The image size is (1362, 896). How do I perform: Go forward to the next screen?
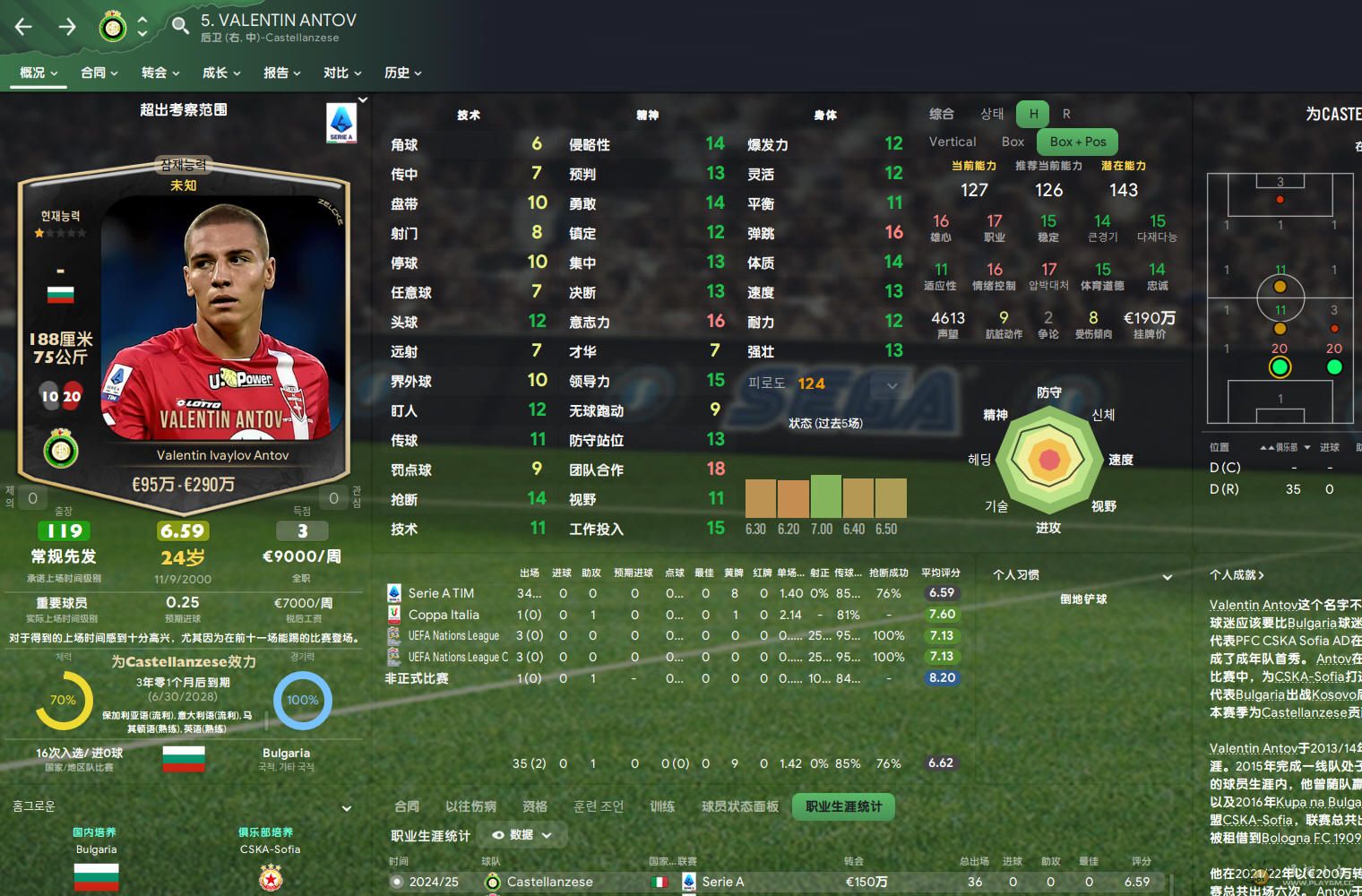[x=67, y=27]
